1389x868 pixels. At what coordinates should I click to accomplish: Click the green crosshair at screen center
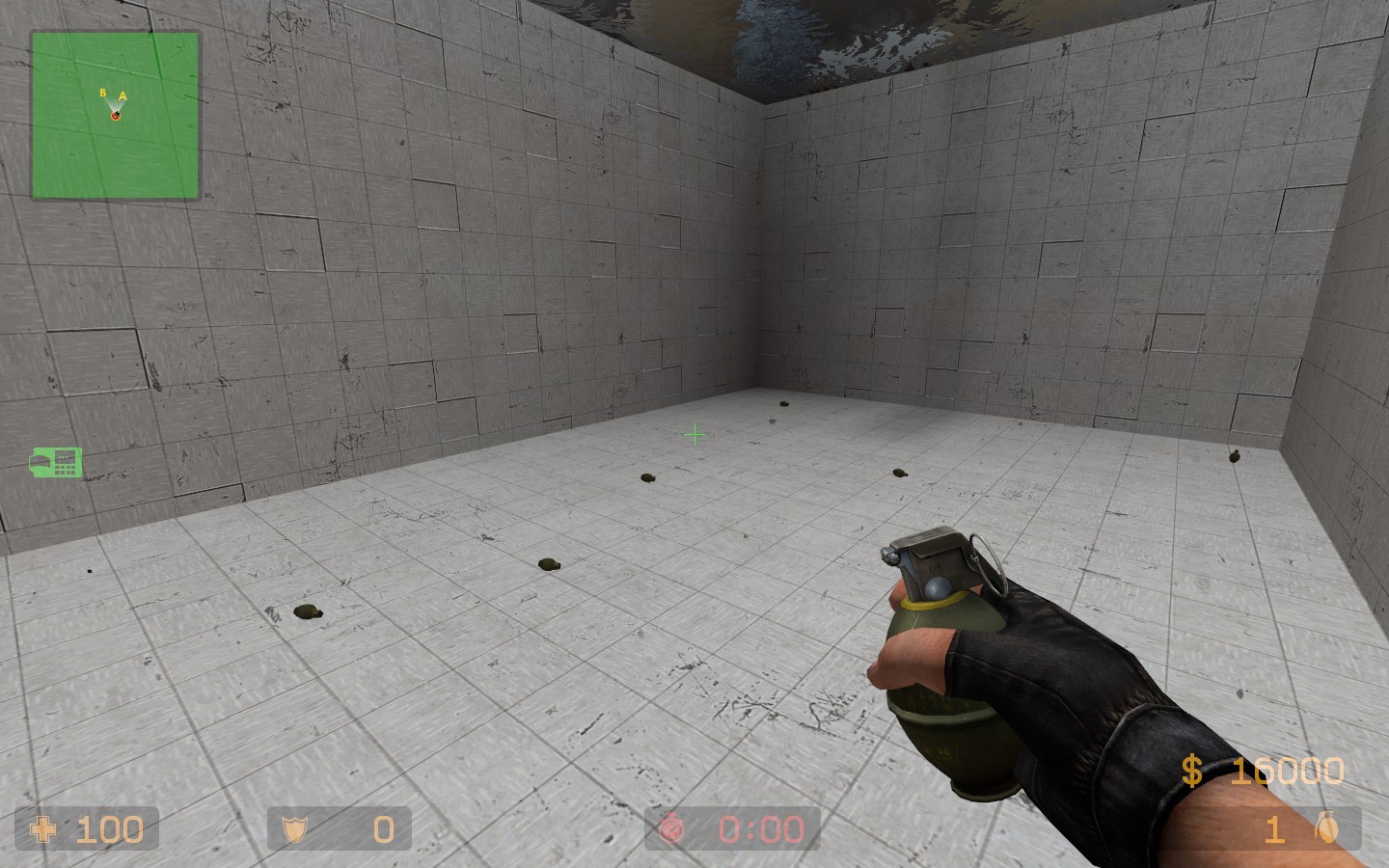[x=694, y=434]
